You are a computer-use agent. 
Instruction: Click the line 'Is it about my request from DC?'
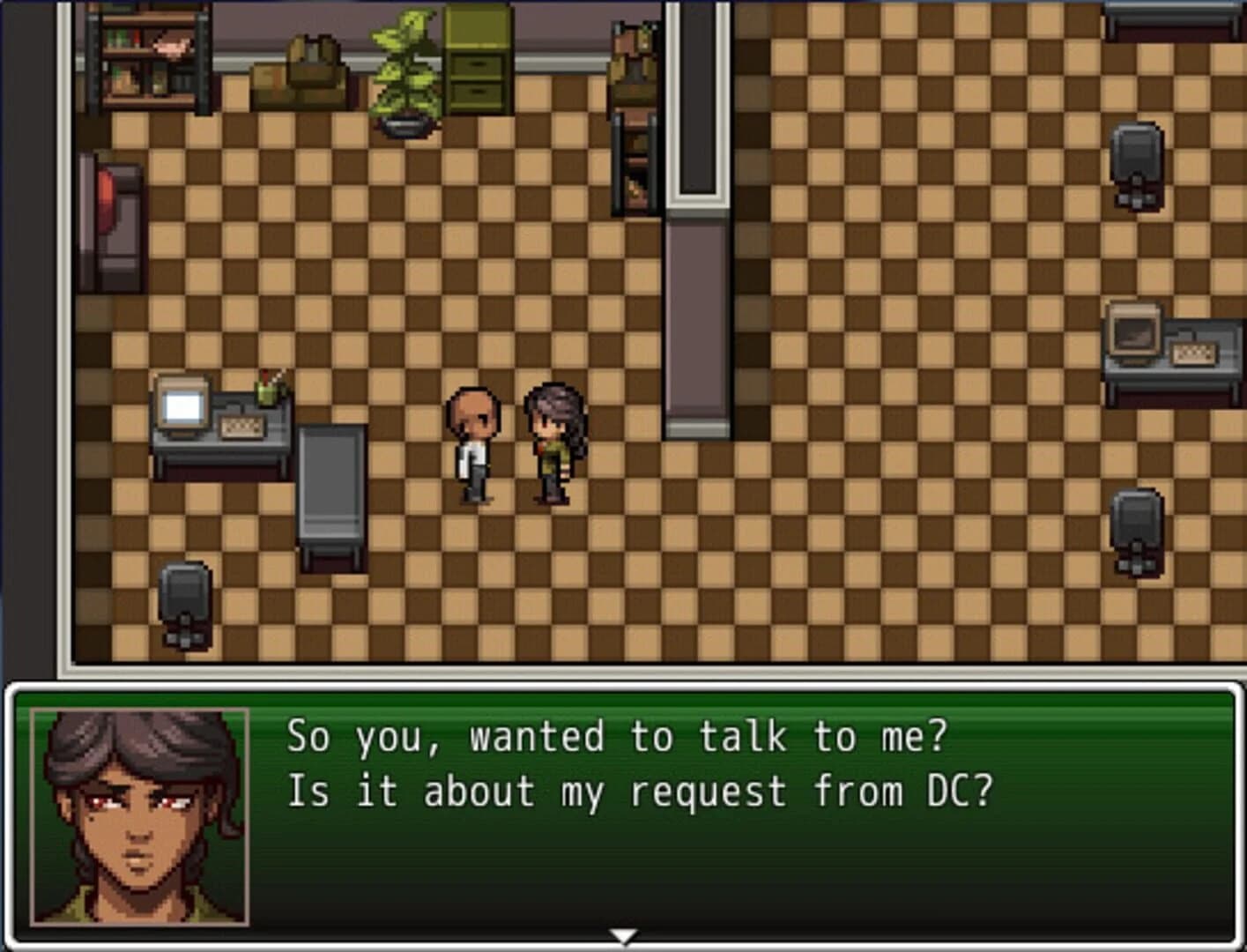pyautogui.click(x=639, y=792)
